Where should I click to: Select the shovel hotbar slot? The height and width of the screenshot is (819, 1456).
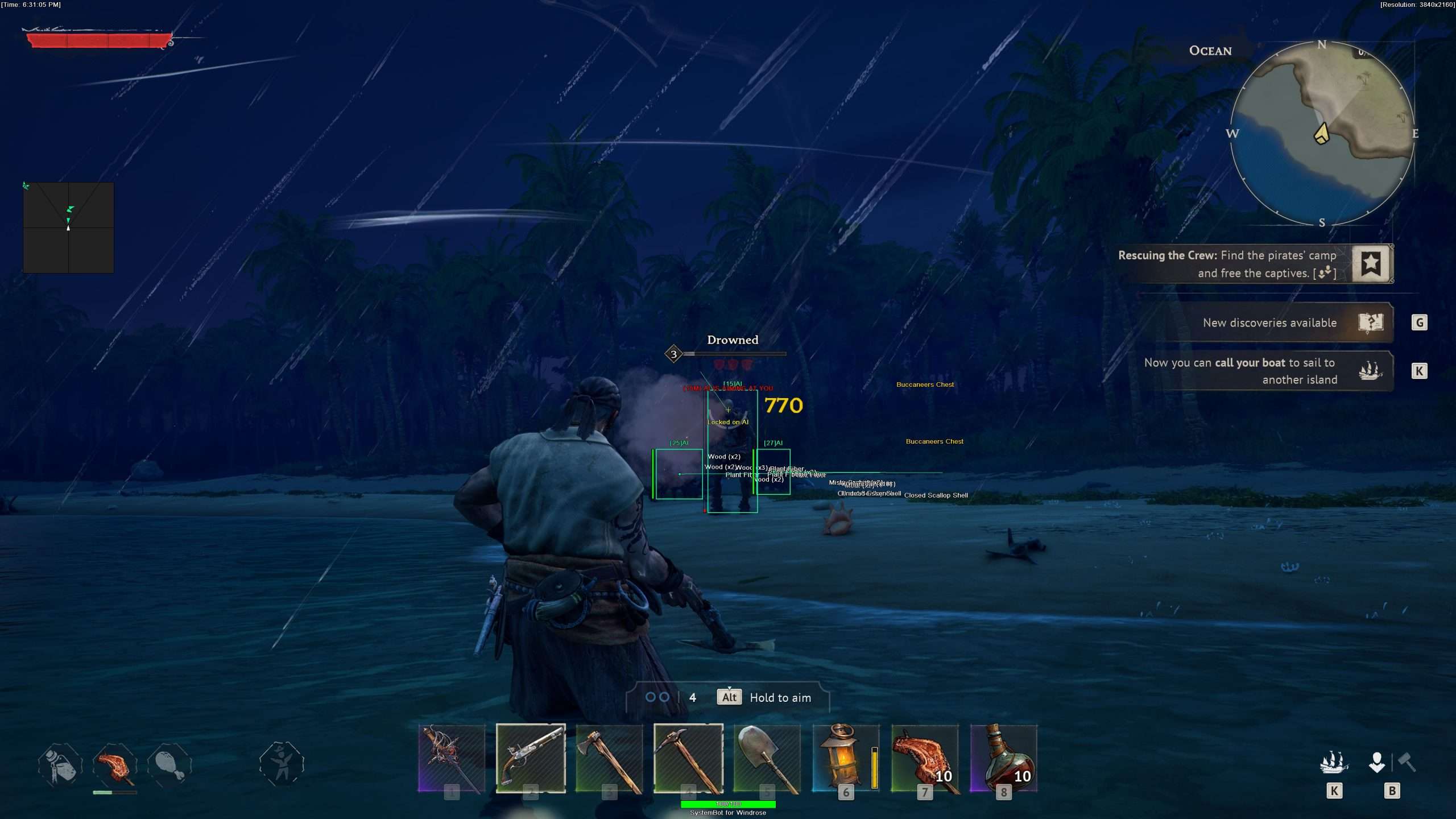(x=767, y=758)
